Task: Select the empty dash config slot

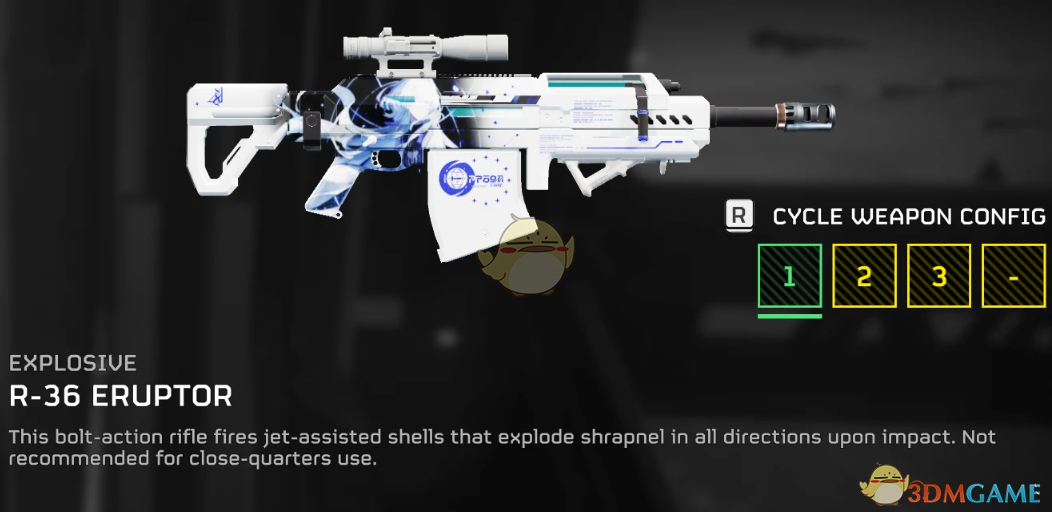Action: click(x=1013, y=276)
